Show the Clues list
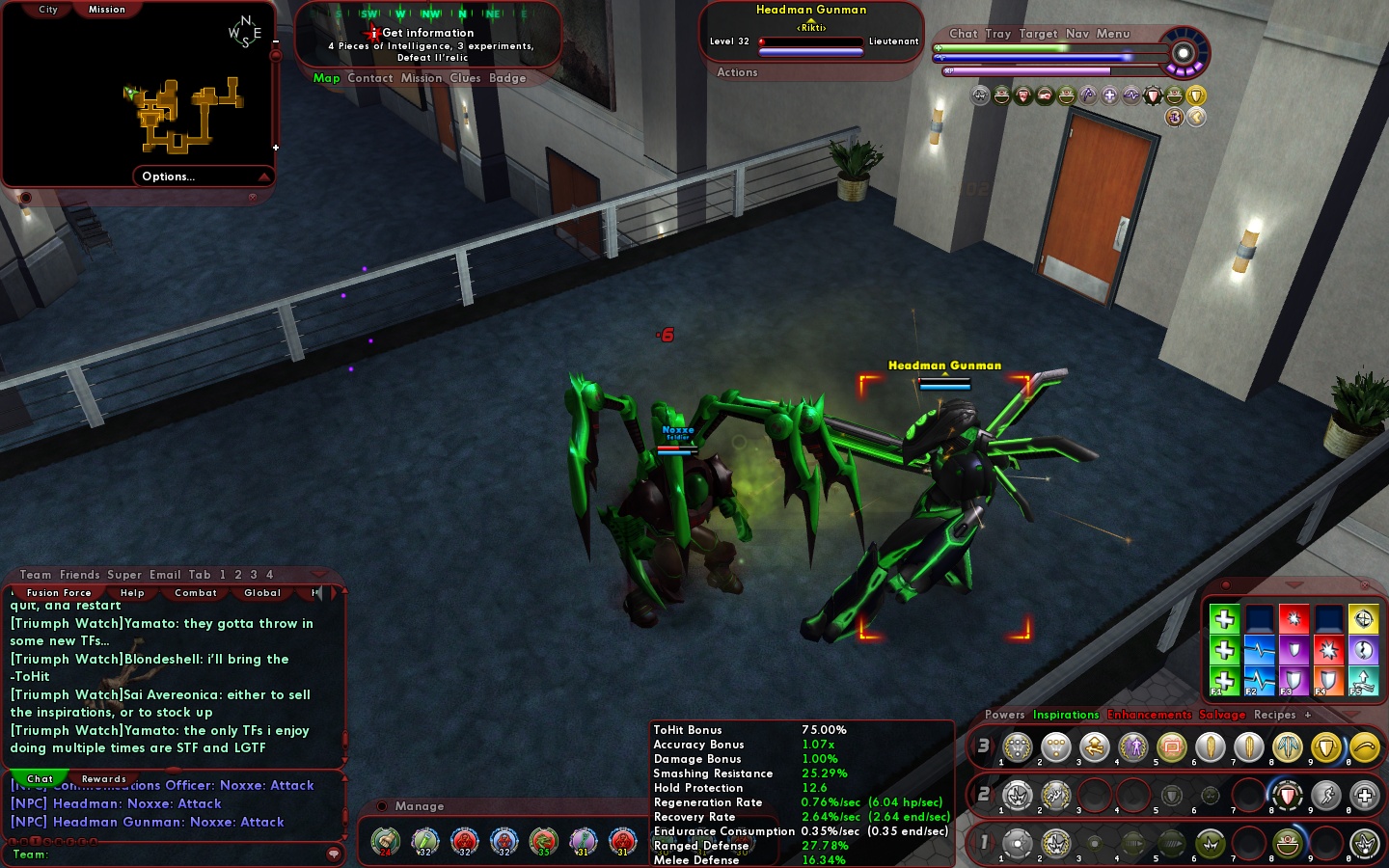 click(465, 78)
